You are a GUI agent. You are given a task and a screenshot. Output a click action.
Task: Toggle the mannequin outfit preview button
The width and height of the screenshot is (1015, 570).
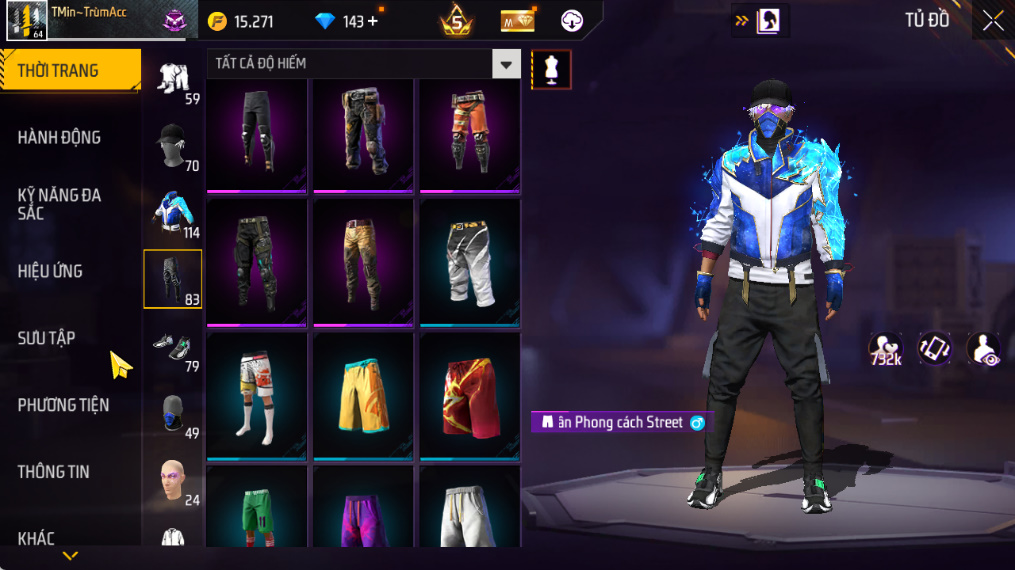click(x=551, y=69)
